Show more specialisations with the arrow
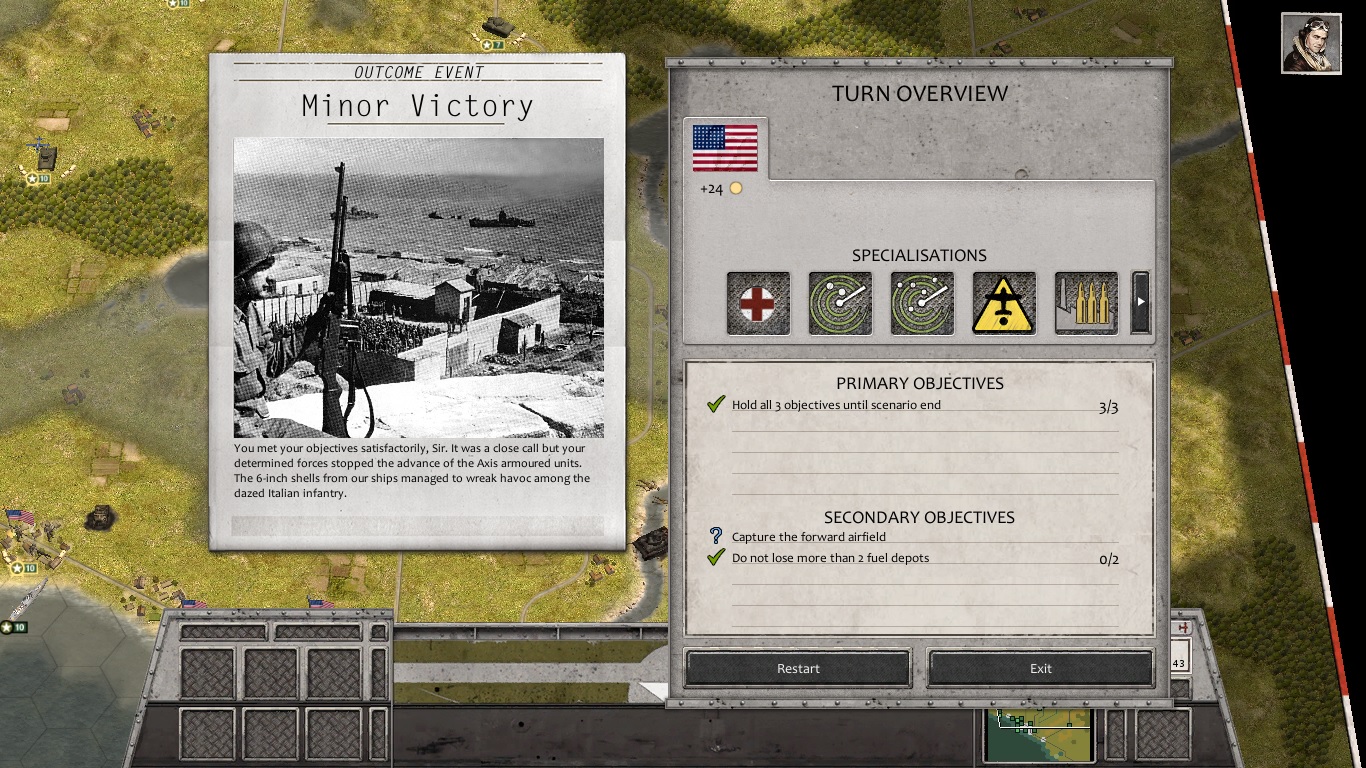This screenshot has width=1366, height=768. (1140, 302)
